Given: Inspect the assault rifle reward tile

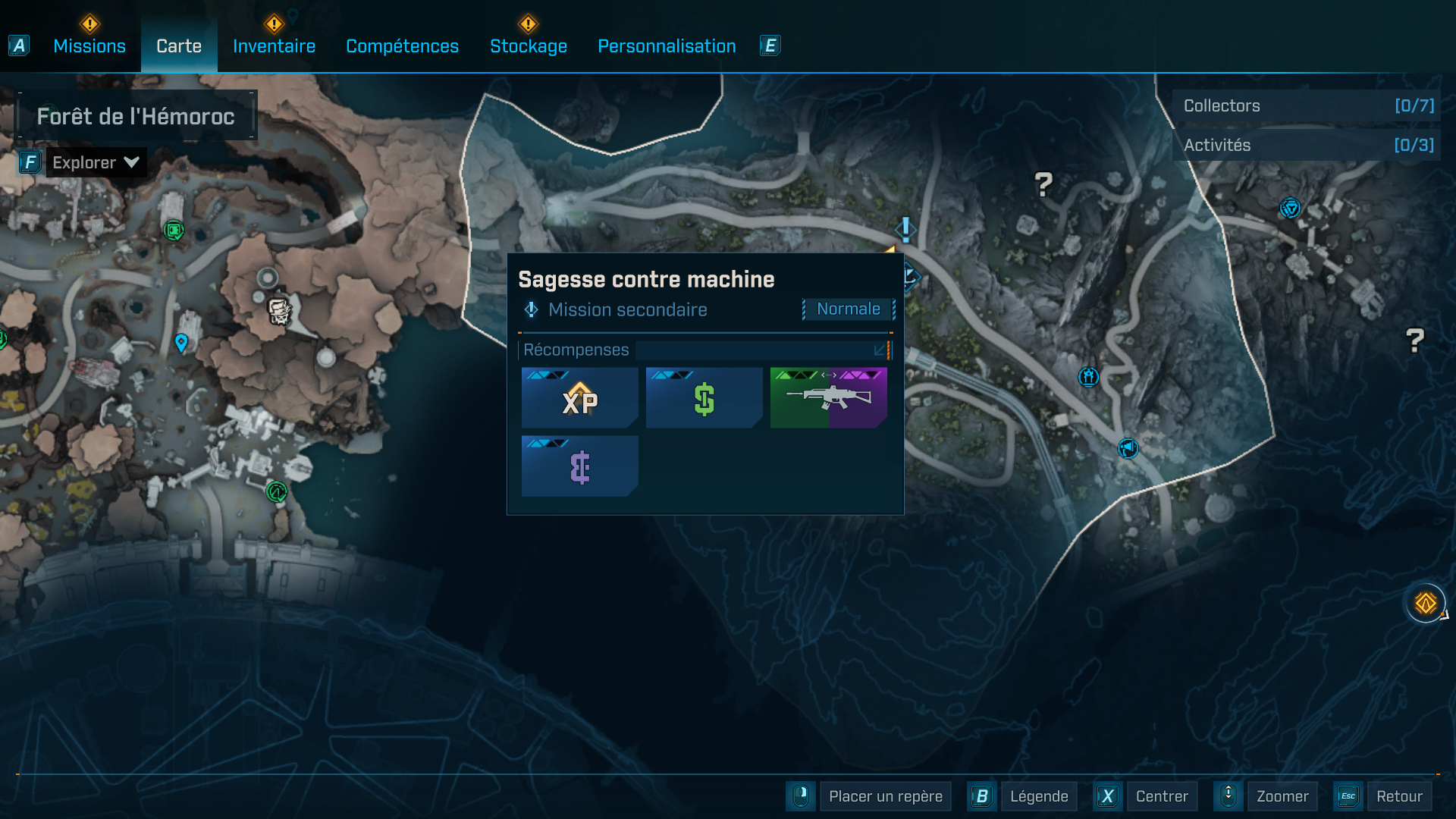Looking at the screenshot, I should point(829,398).
